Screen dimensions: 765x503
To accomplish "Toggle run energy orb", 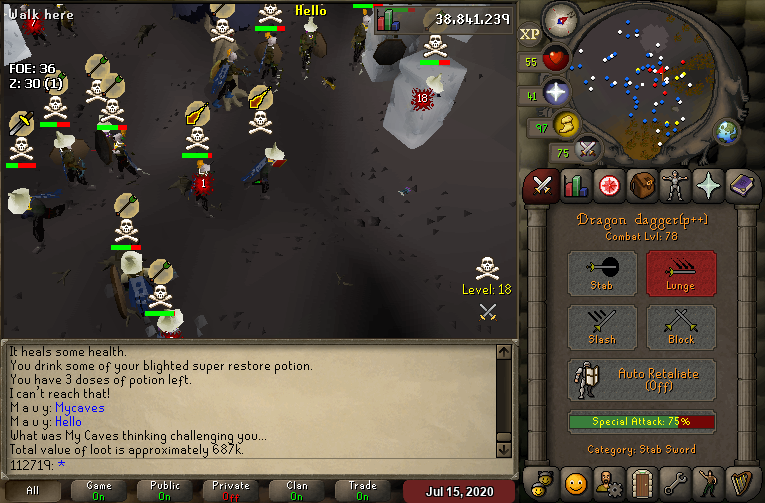I will [x=567, y=124].
